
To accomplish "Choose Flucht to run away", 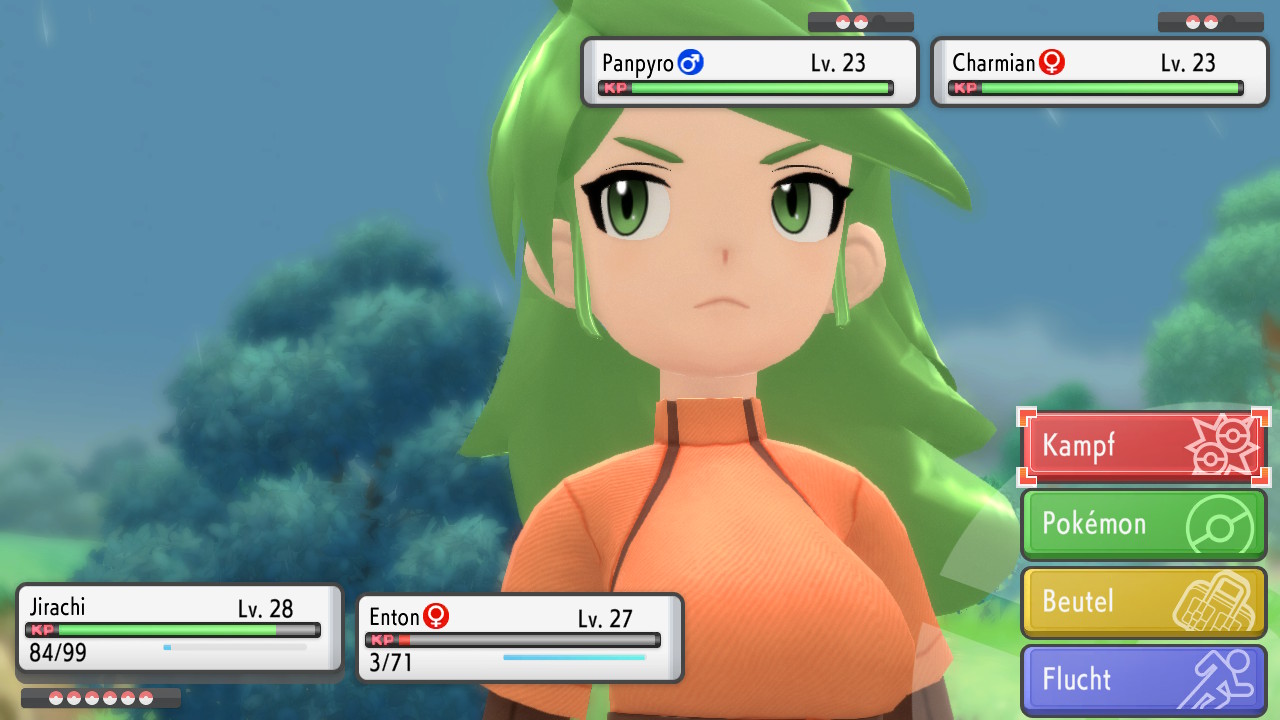I will pos(1143,680).
